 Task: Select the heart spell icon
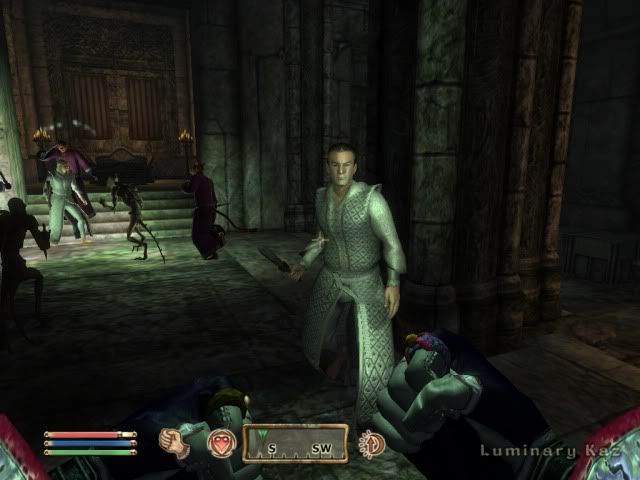[x=221, y=443]
